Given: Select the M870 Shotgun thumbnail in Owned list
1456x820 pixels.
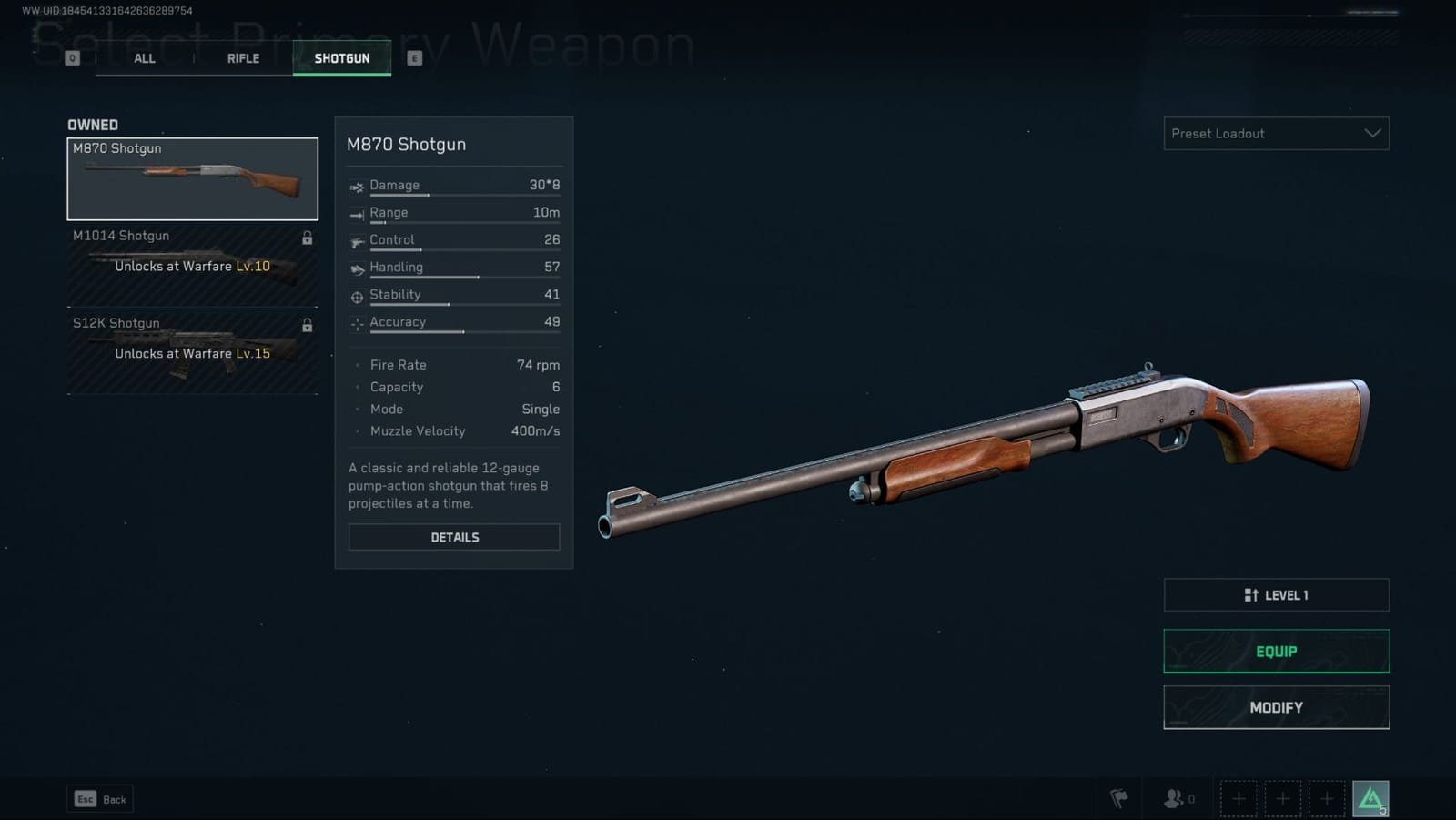Looking at the screenshot, I should [x=192, y=178].
